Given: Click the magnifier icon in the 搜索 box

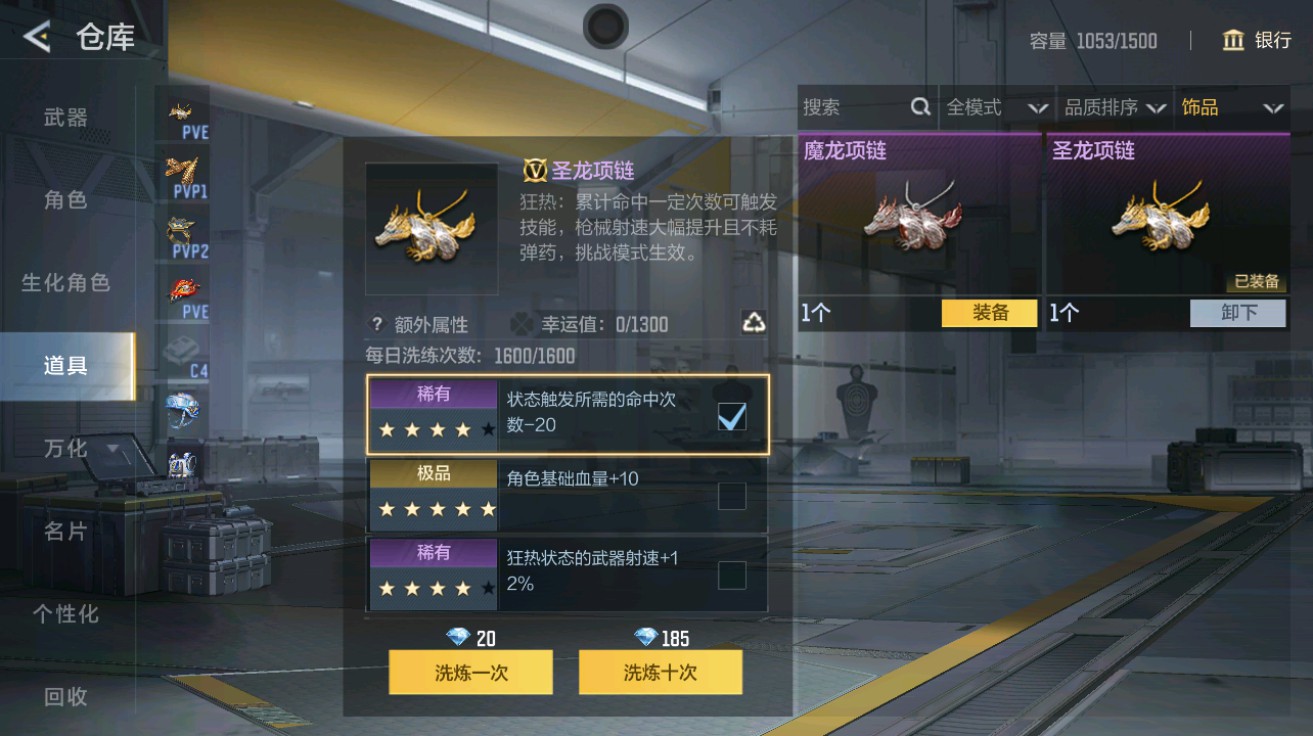Looking at the screenshot, I should coord(923,107).
